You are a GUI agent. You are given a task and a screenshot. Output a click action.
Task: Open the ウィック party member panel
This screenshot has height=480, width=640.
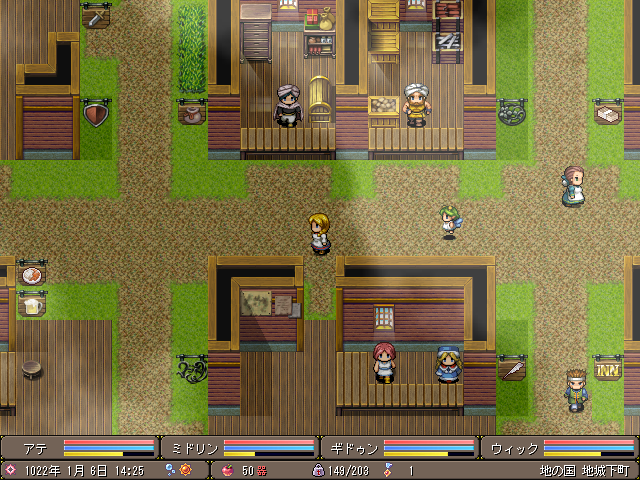coord(560,447)
